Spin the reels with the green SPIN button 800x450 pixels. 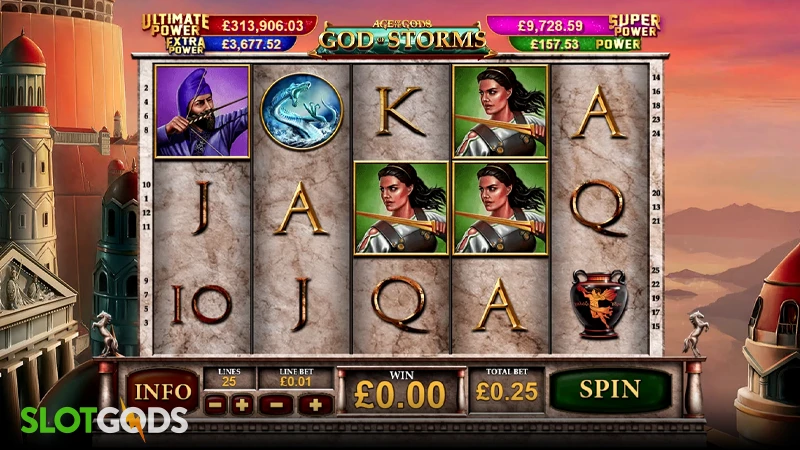coord(610,389)
